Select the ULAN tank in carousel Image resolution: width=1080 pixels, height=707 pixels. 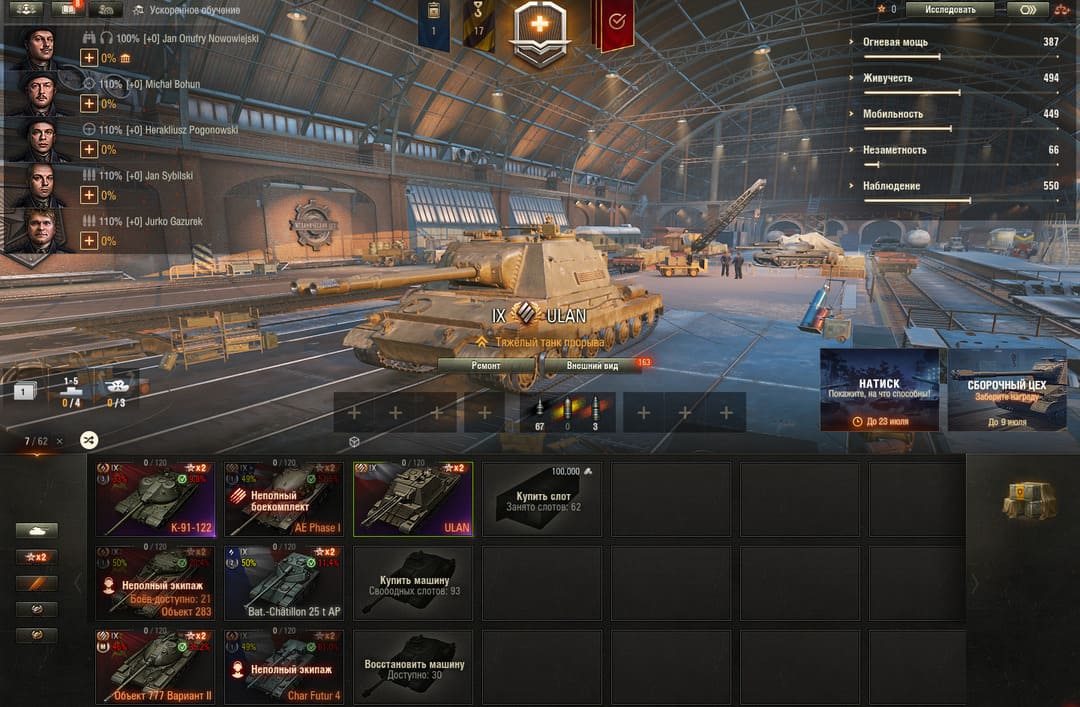pos(412,498)
